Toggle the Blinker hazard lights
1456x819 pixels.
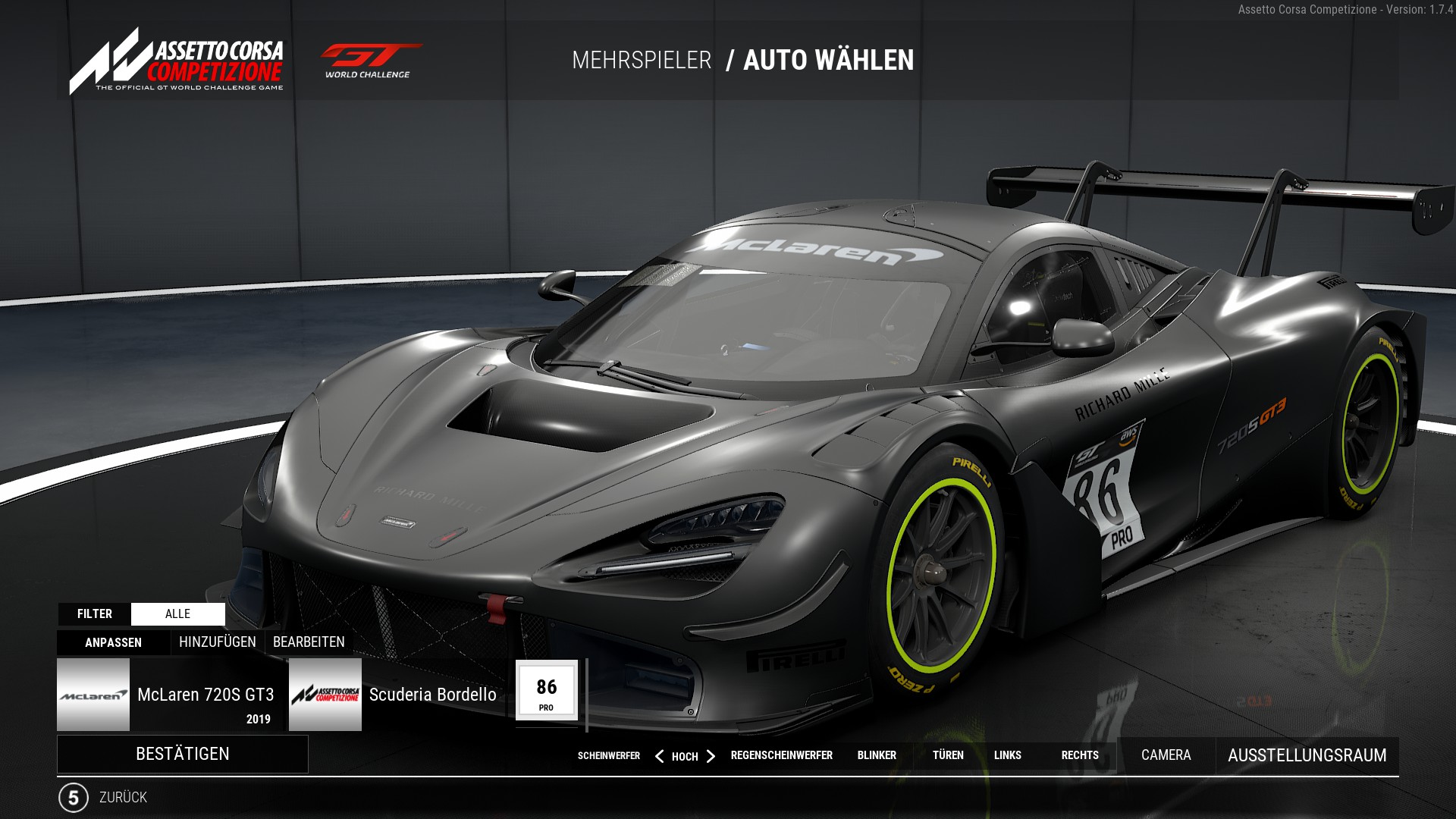(x=877, y=755)
